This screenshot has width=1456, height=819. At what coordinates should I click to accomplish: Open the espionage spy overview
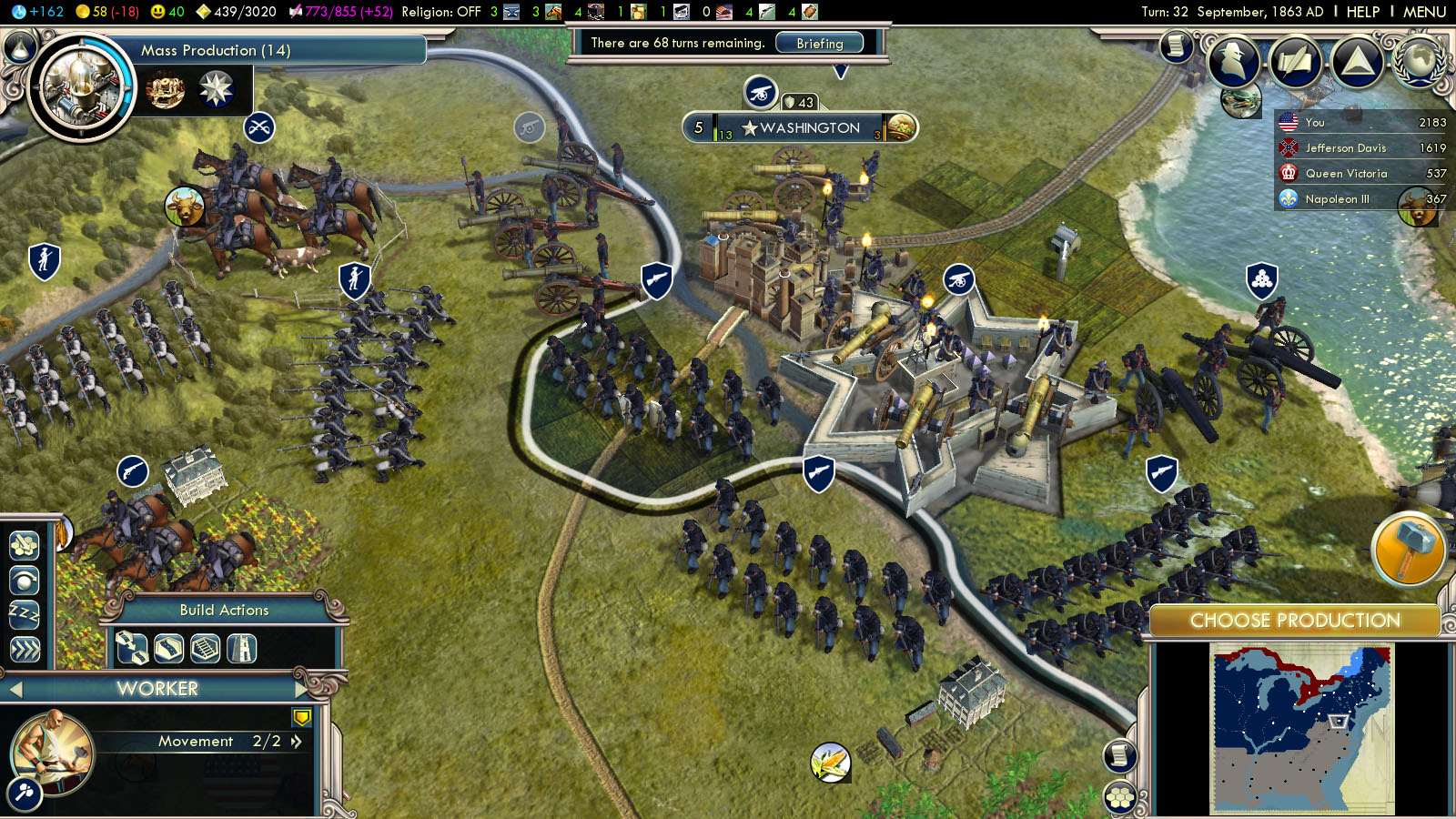1233,60
